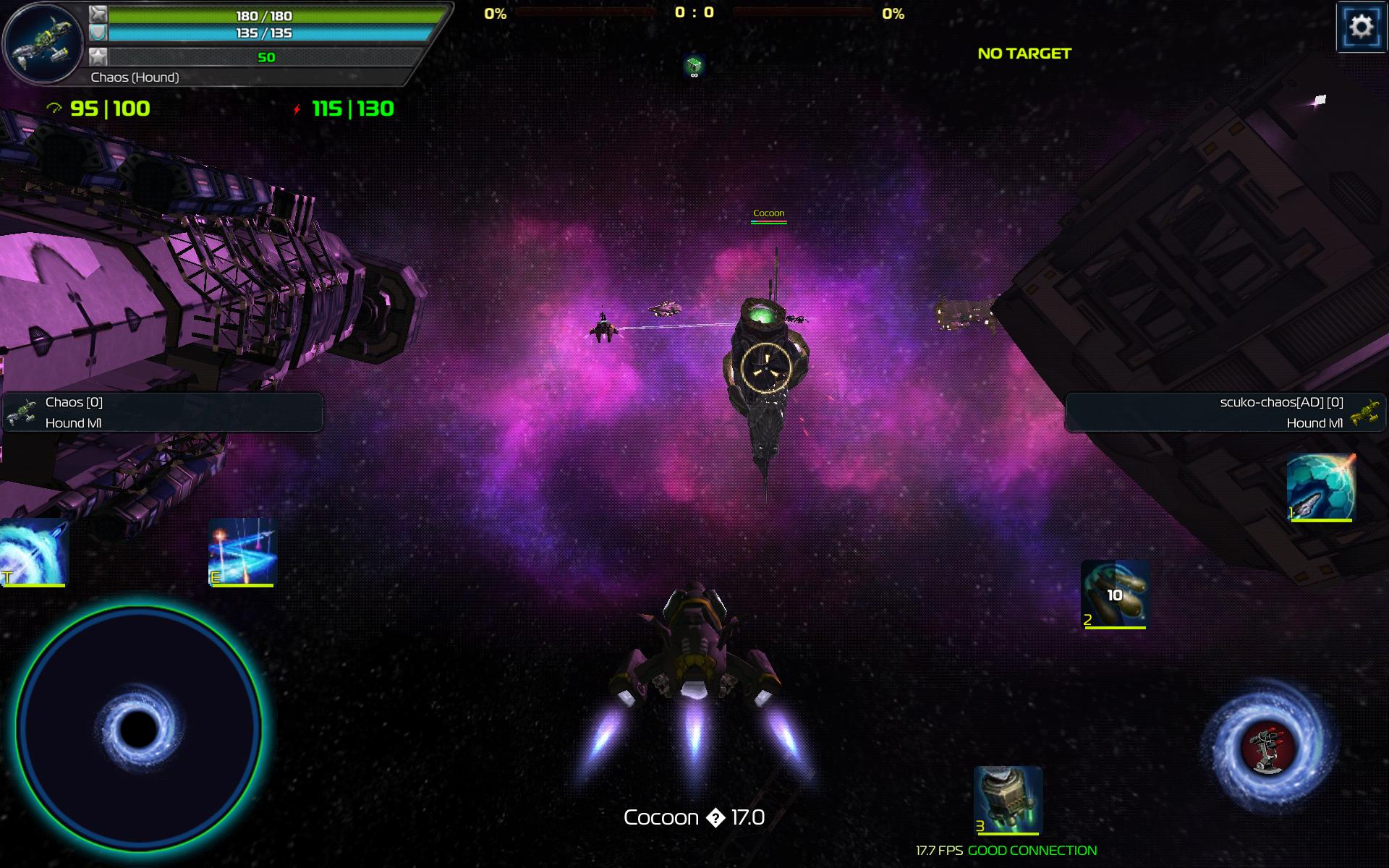Click the Chaos (Hound) ship portrait
This screenshot has width=1389, height=868.
pos(45,42)
